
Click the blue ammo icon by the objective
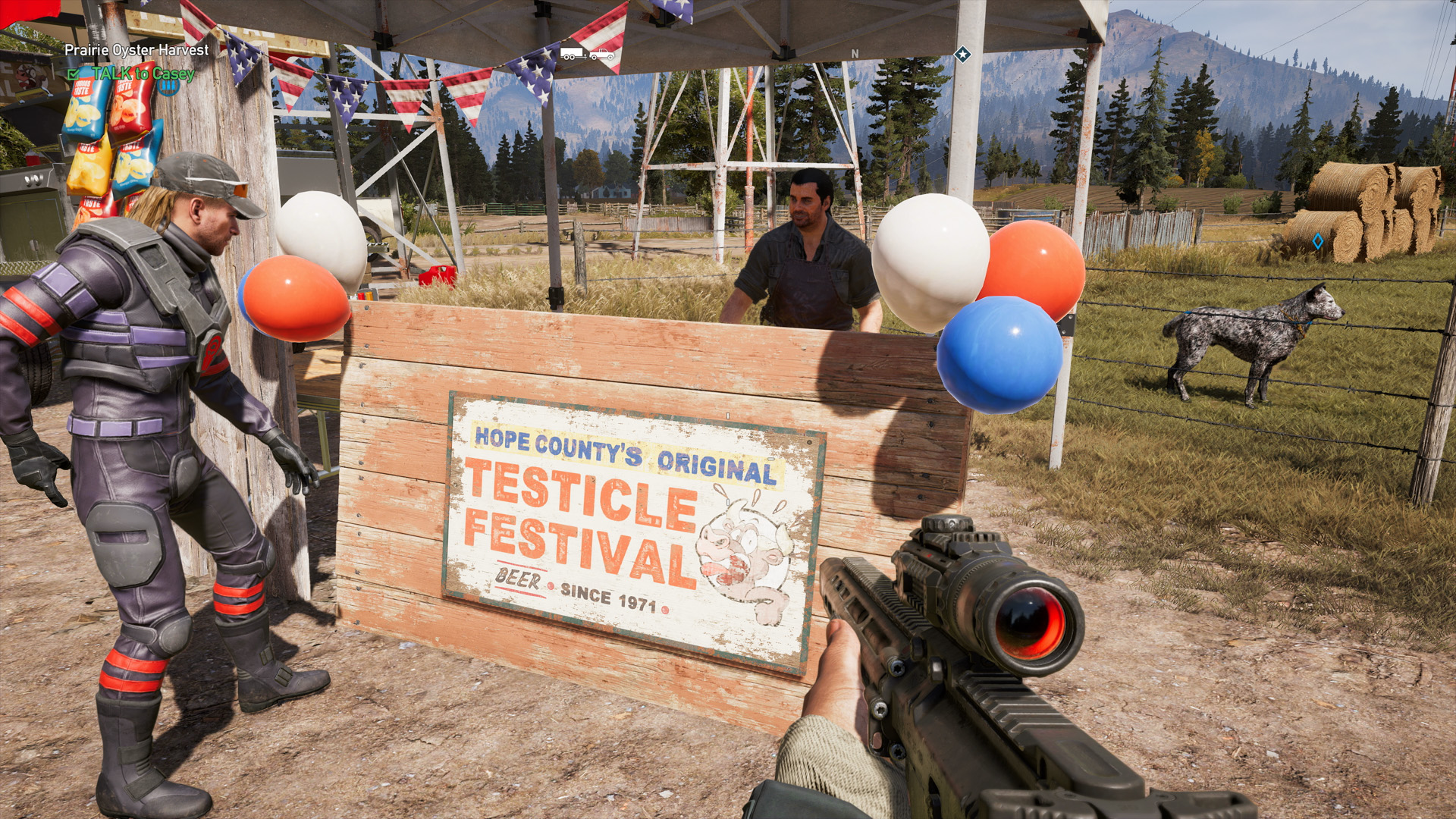coord(168,86)
